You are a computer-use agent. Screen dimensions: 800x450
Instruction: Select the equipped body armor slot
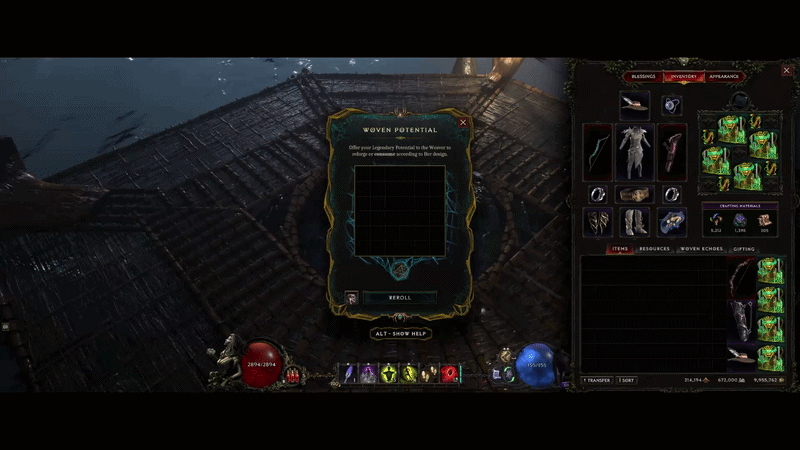coord(634,151)
